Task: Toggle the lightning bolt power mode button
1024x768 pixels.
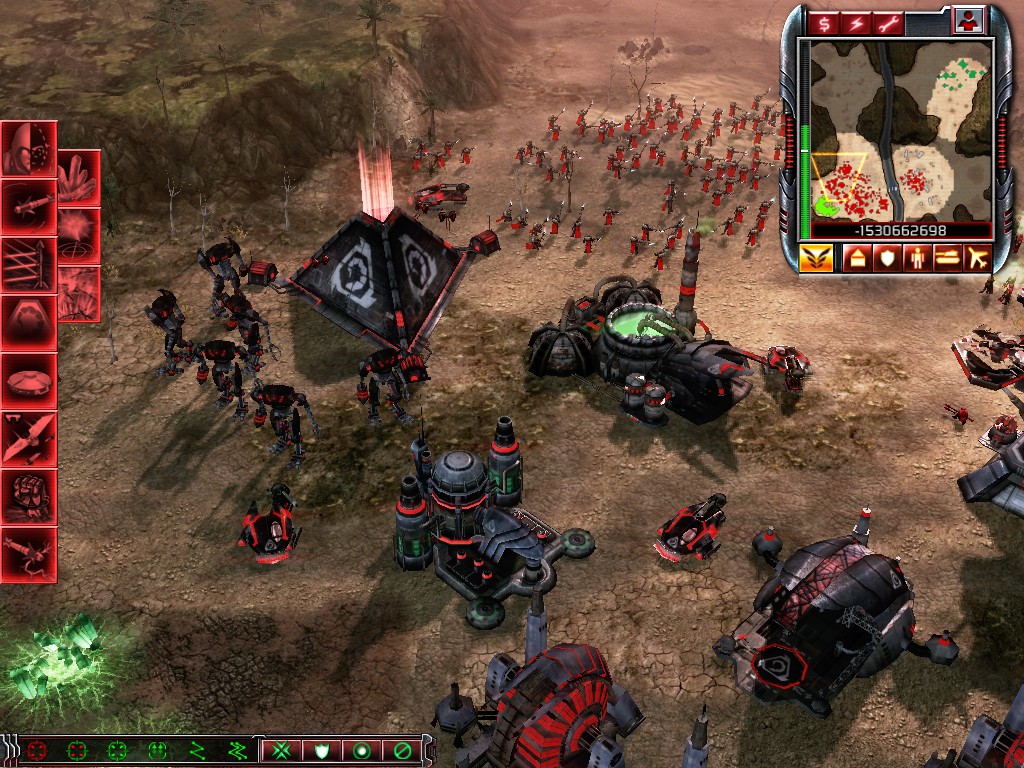Action: [x=855, y=21]
